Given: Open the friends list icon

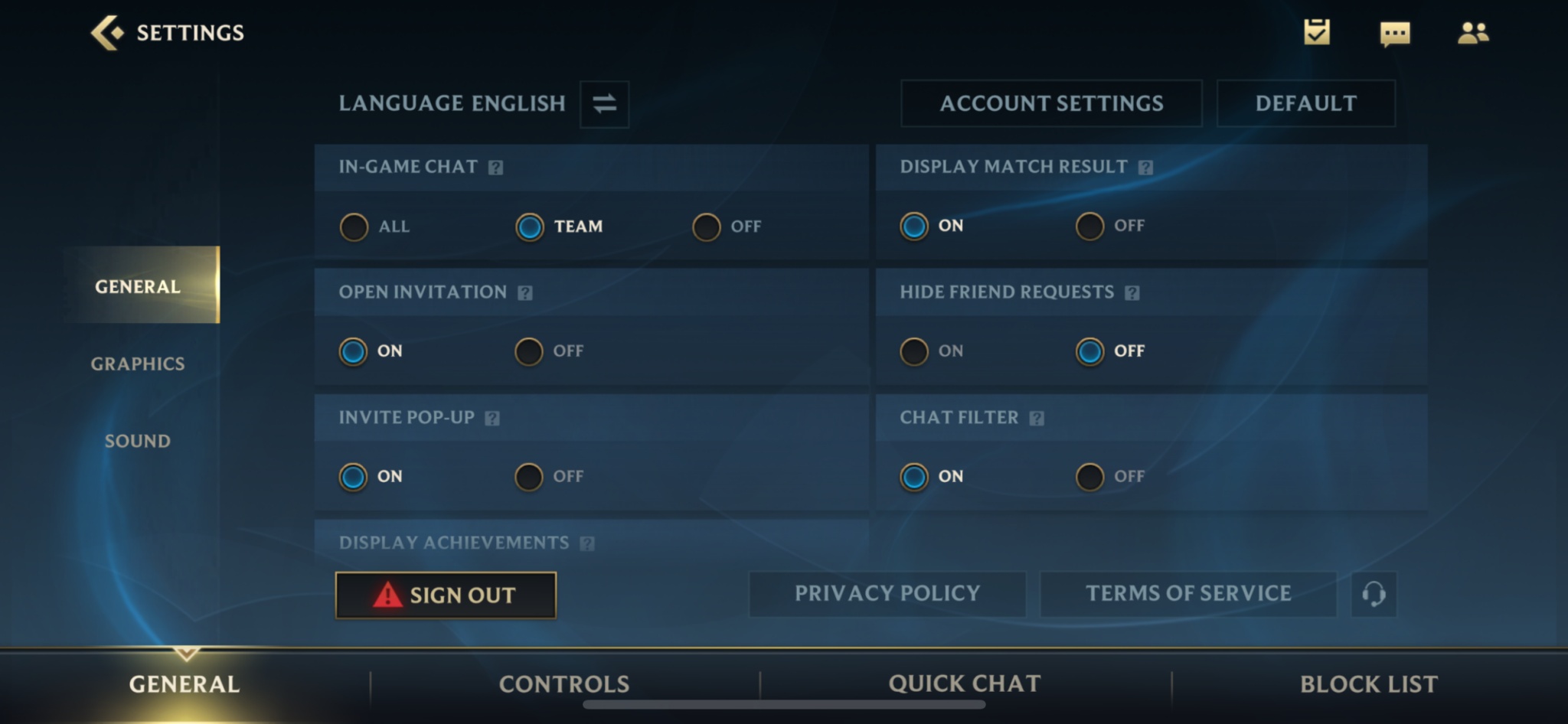Looking at the screenshot, I should (x=1472, y=32).
